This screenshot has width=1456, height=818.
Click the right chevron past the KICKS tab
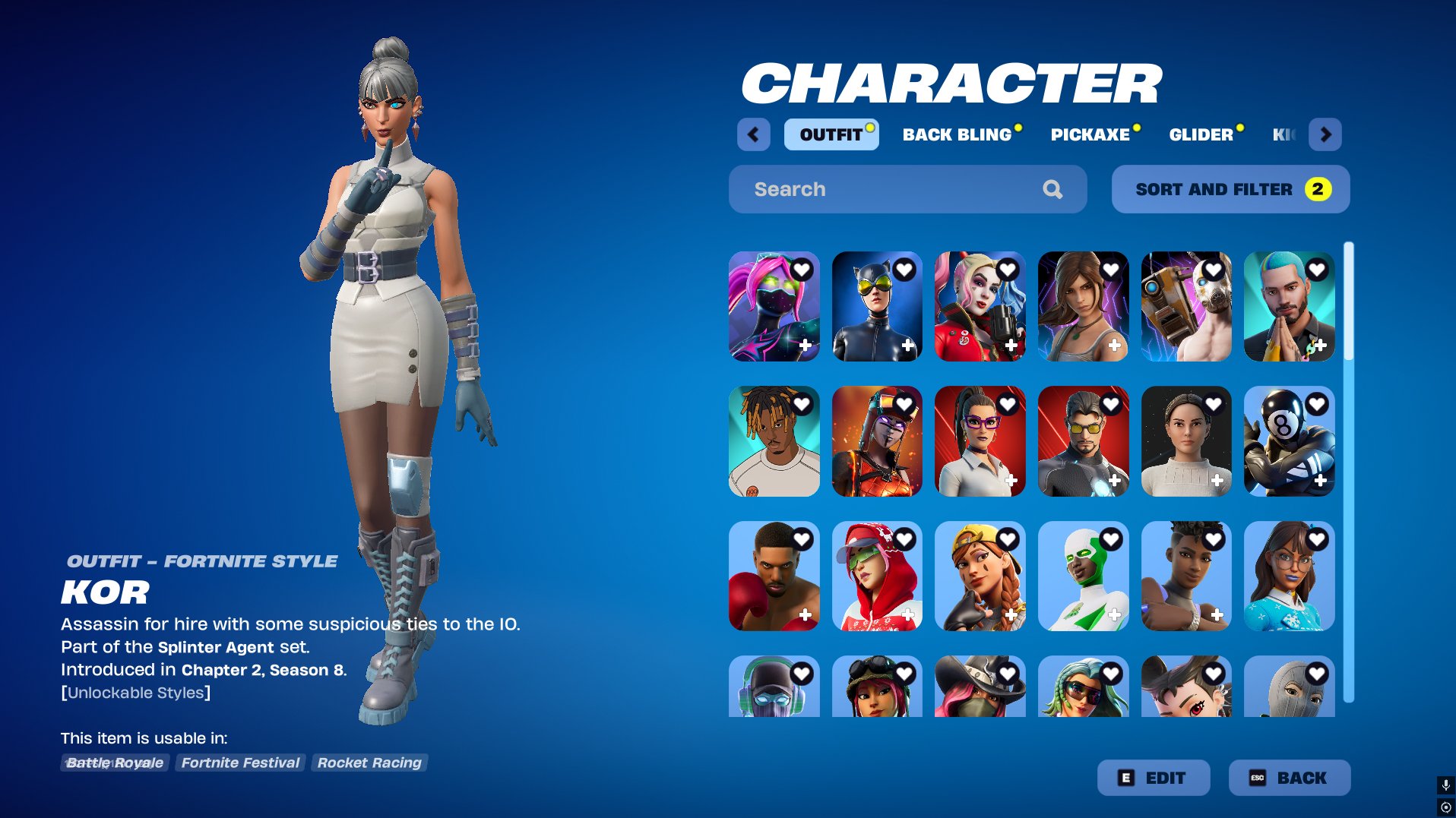pos(1326,134)
